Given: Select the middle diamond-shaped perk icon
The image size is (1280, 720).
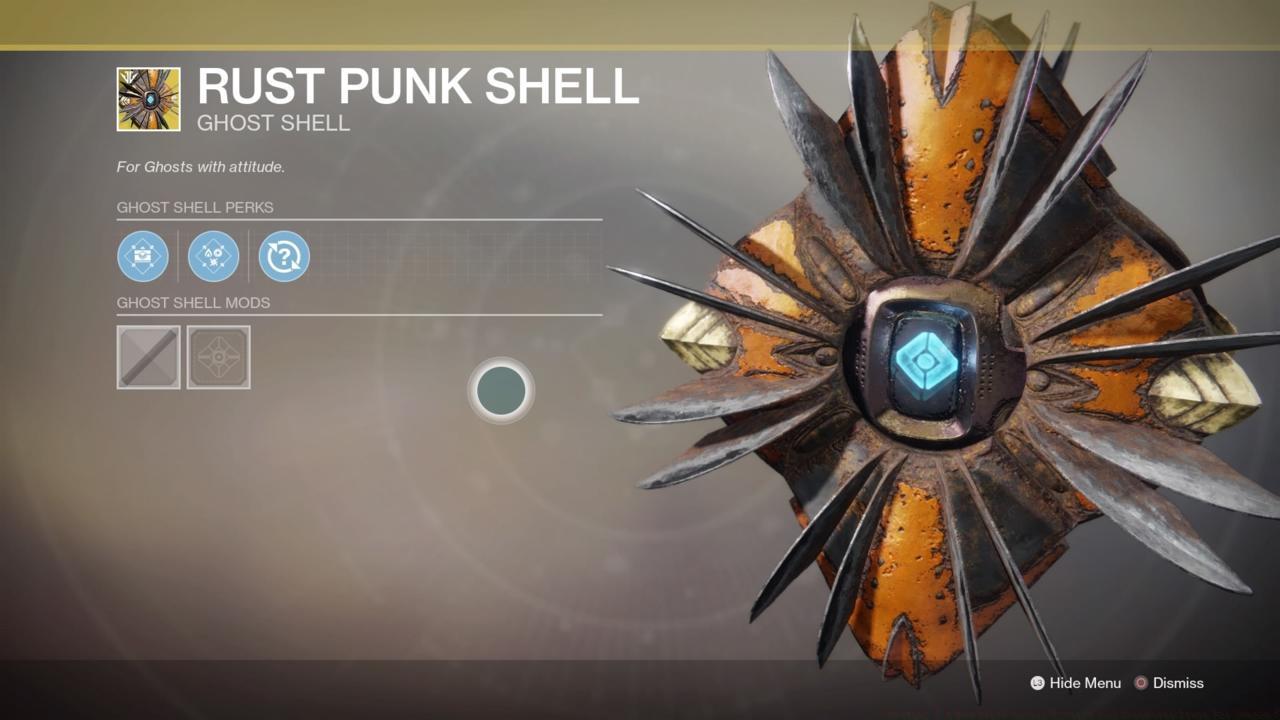Looking at the screenshot, I should [213, 256].
